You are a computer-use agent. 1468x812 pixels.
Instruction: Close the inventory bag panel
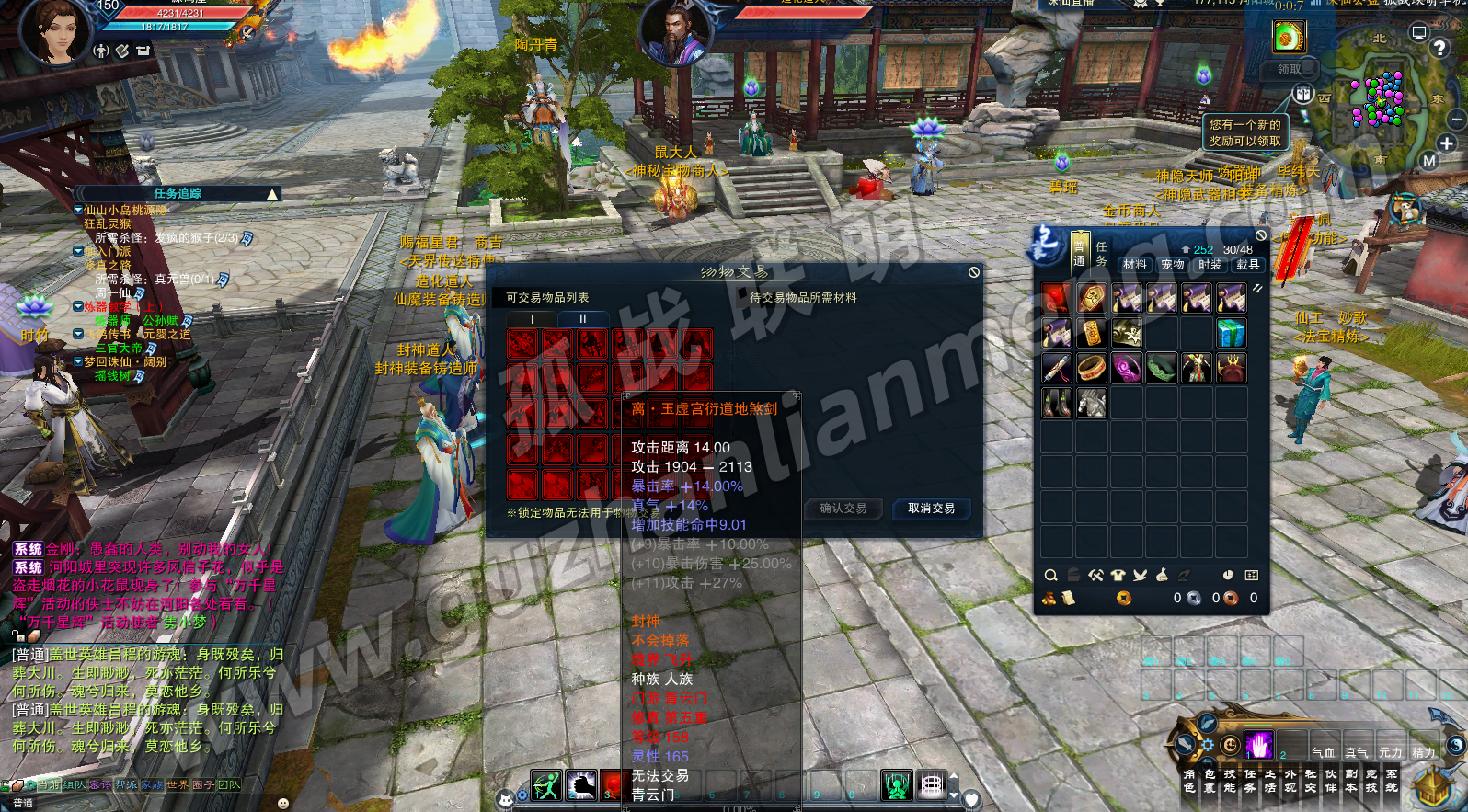pyautogui.click(x=1261, y=235)
